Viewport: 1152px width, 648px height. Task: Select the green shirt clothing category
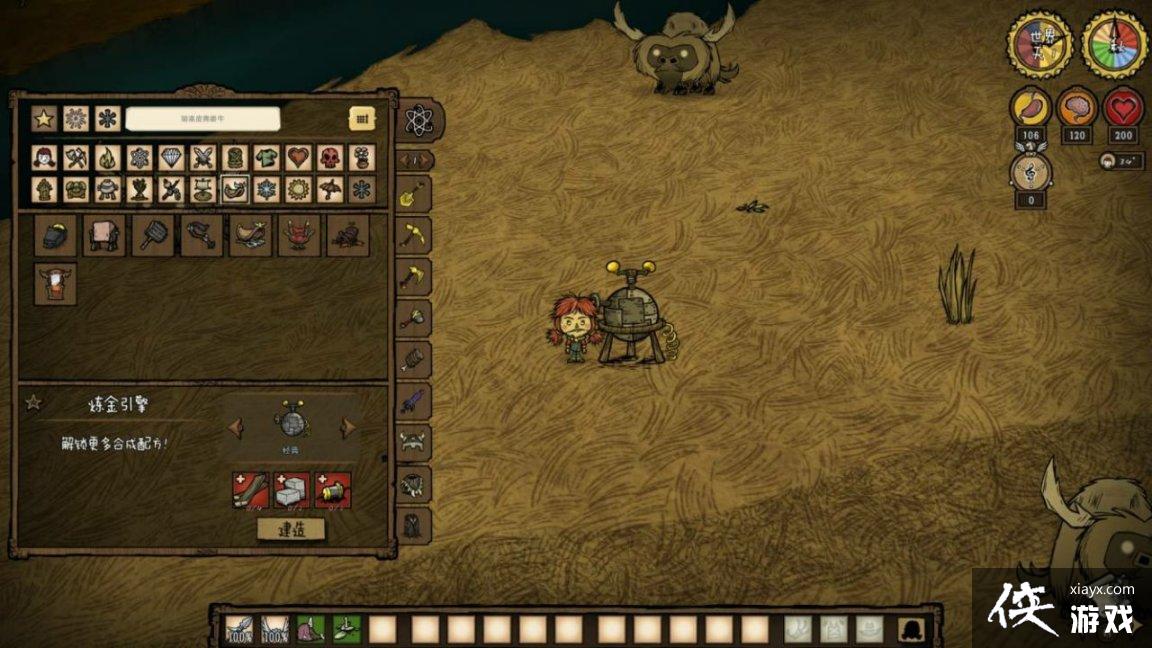(x=266, y=158)
